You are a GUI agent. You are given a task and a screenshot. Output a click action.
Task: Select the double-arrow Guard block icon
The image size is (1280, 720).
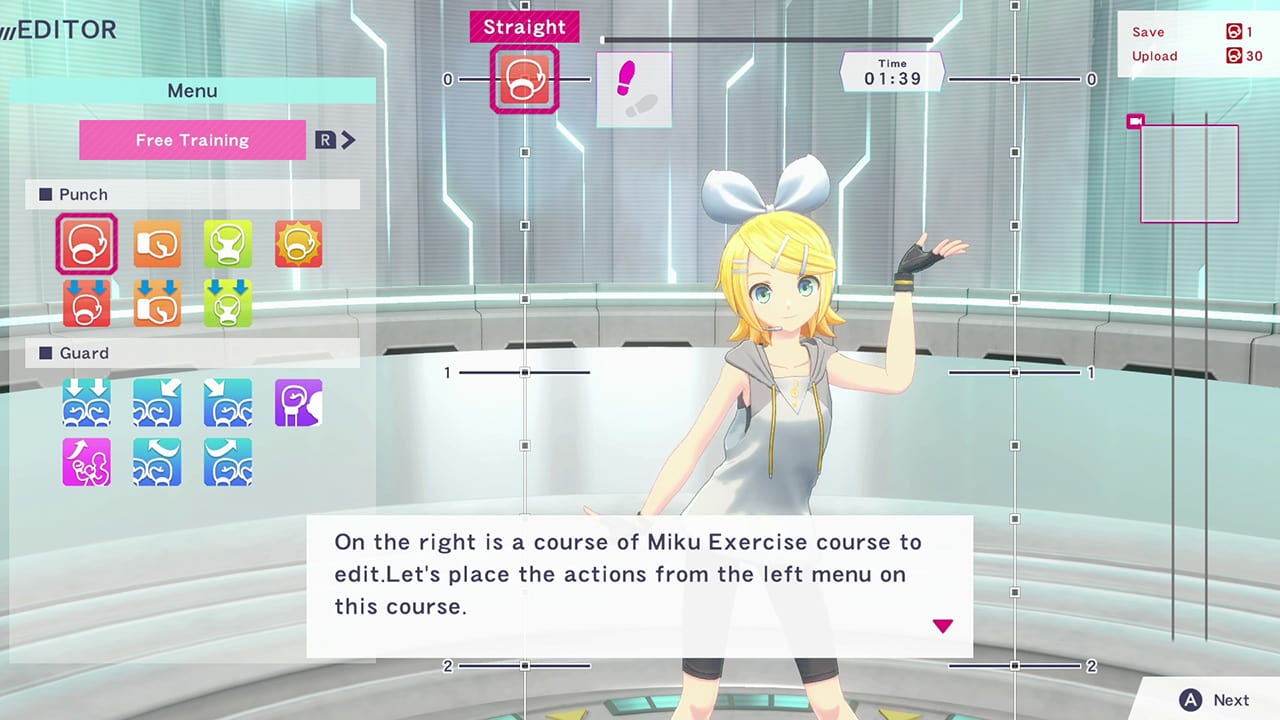point(86,402)
